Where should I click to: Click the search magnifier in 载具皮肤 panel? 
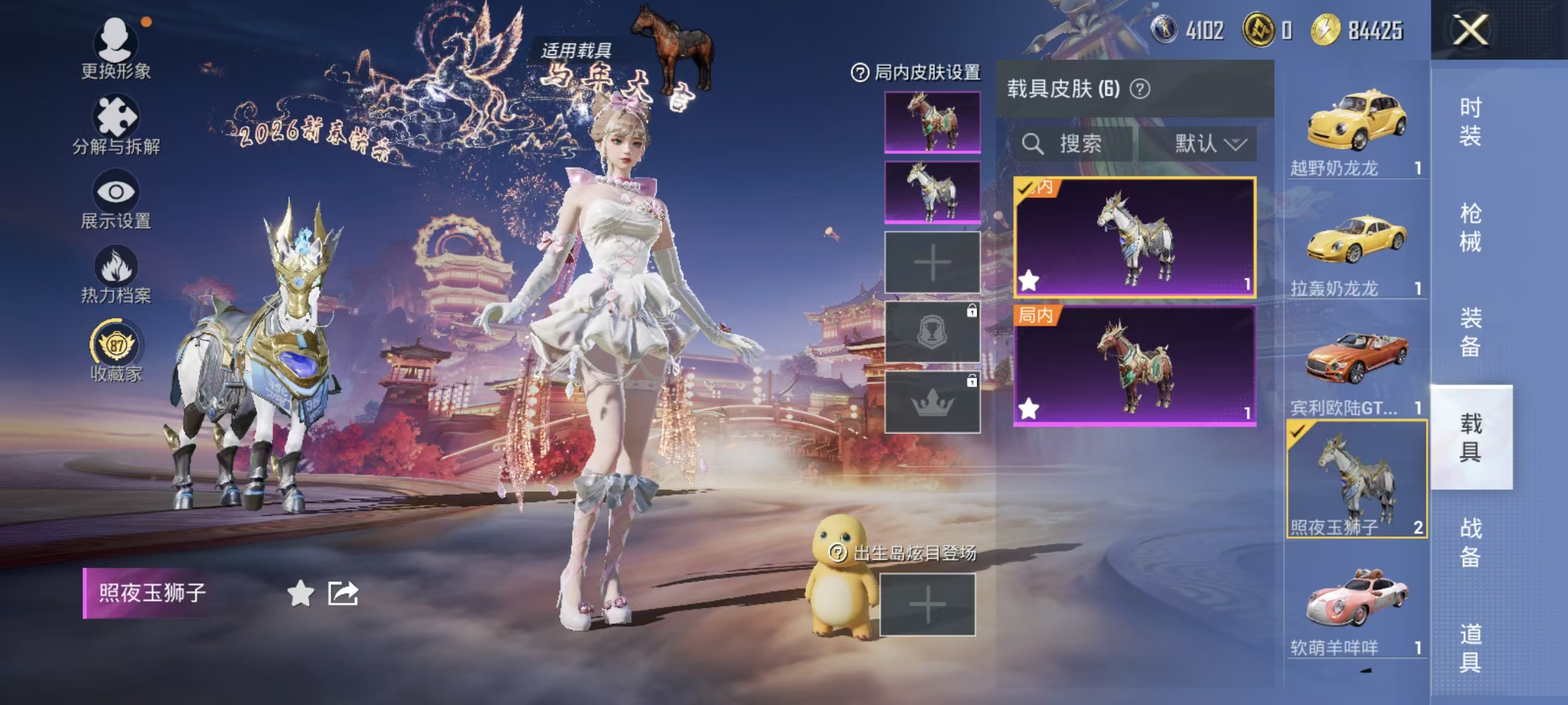tap(1035, 145)
